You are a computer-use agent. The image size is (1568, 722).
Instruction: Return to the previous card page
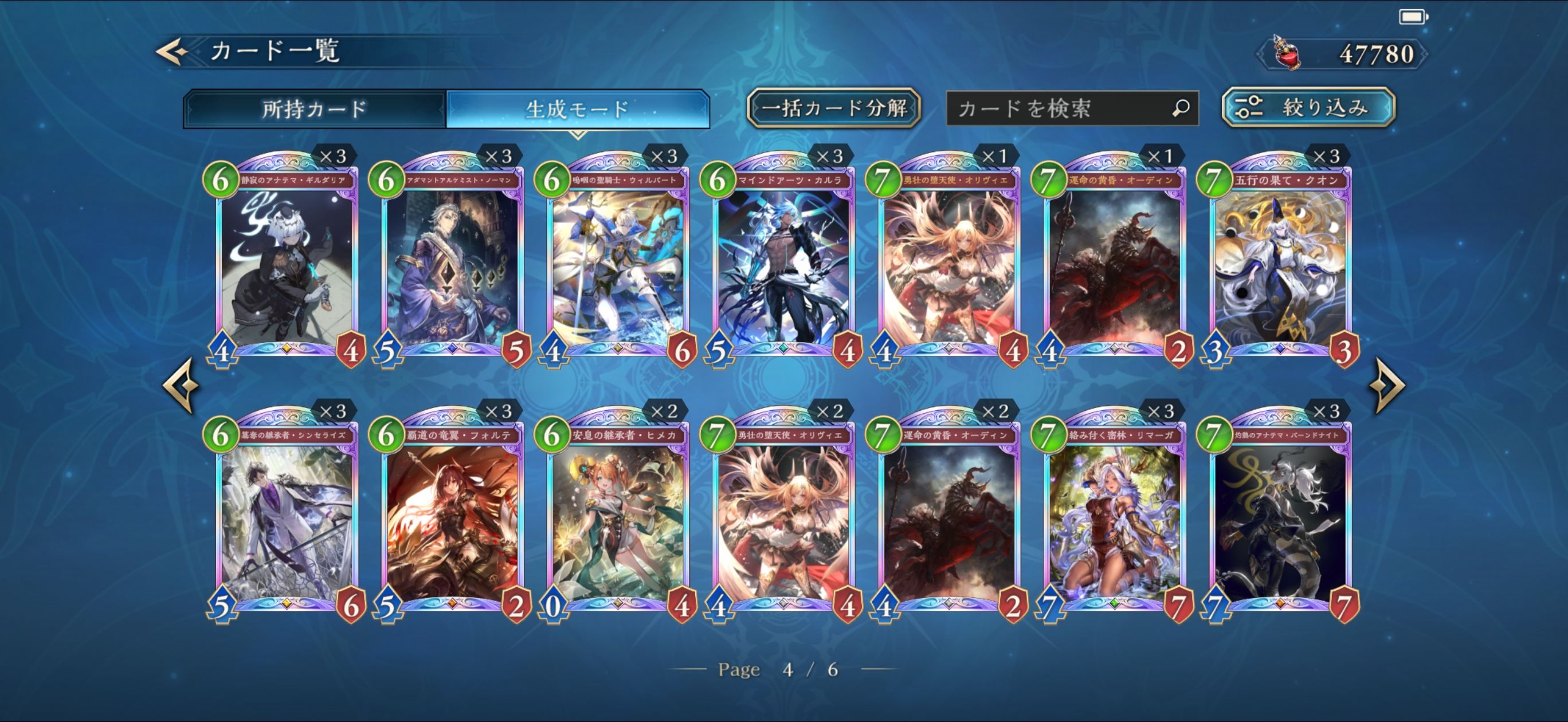pos(181,384)
